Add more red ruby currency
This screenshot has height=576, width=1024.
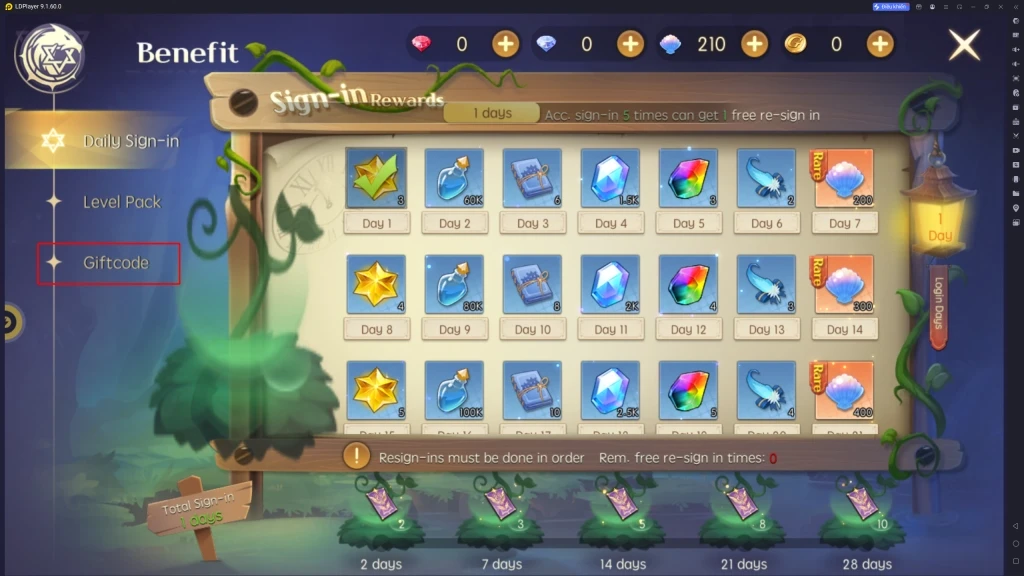(506, 44)
